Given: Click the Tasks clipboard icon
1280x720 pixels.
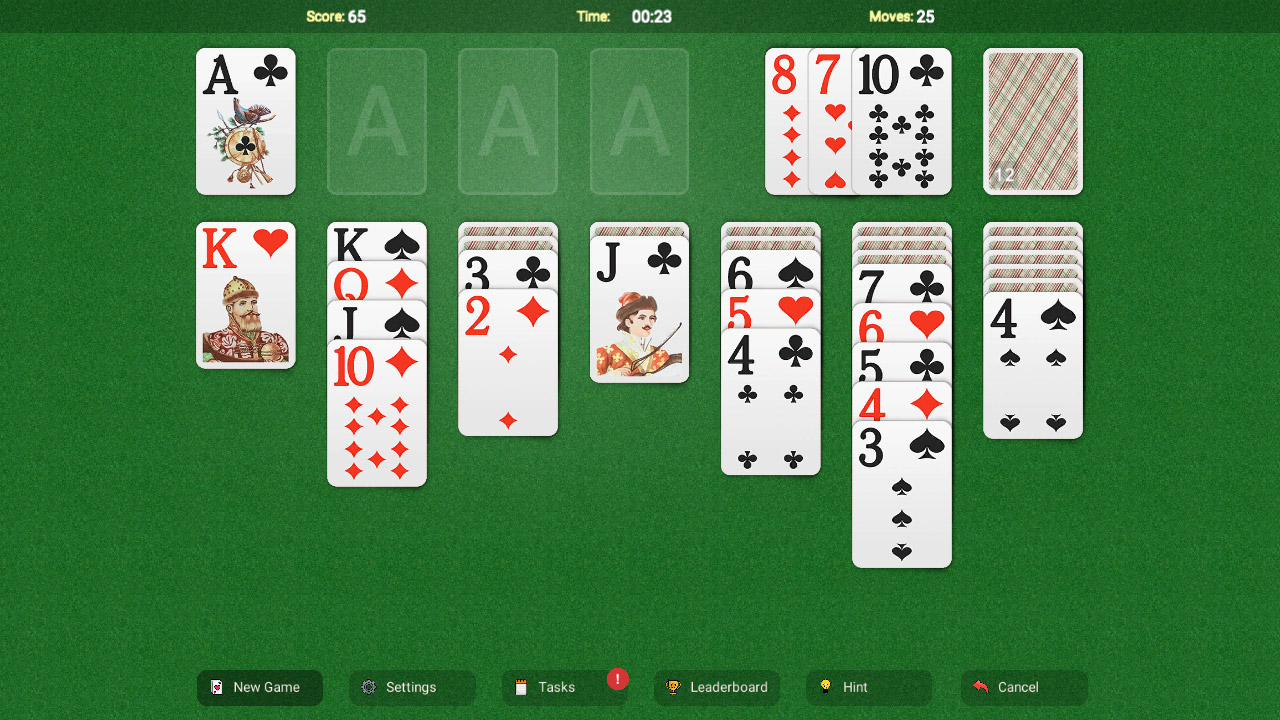Looking at the screenshot, I should [x=521, y=687].
